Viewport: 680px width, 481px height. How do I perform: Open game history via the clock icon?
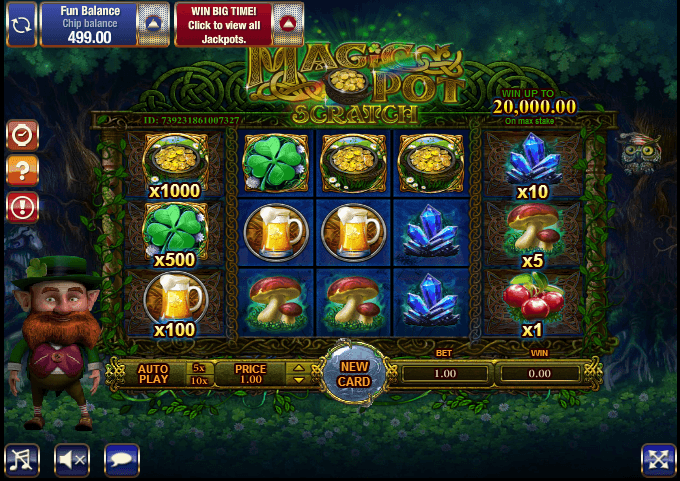tap(22, 134)
